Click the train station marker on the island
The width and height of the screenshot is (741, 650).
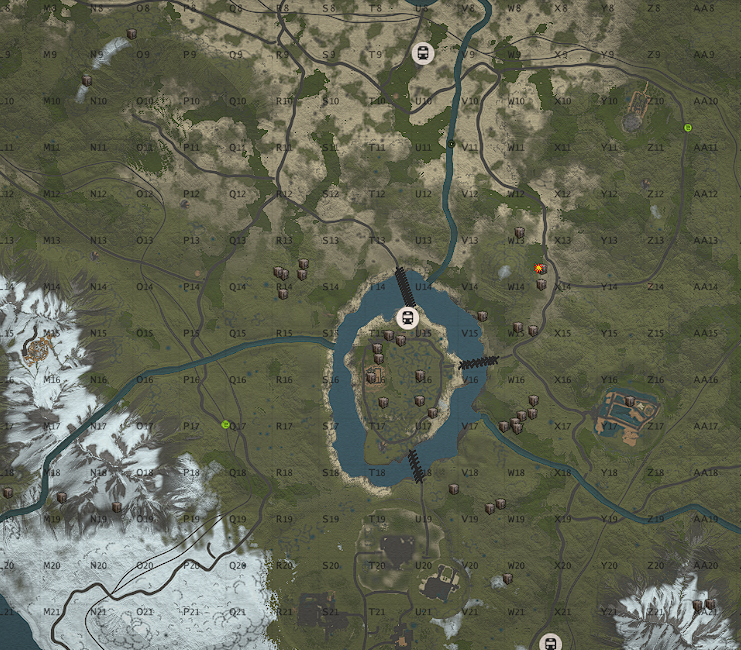pyautogui.click(x=407, y=318)
